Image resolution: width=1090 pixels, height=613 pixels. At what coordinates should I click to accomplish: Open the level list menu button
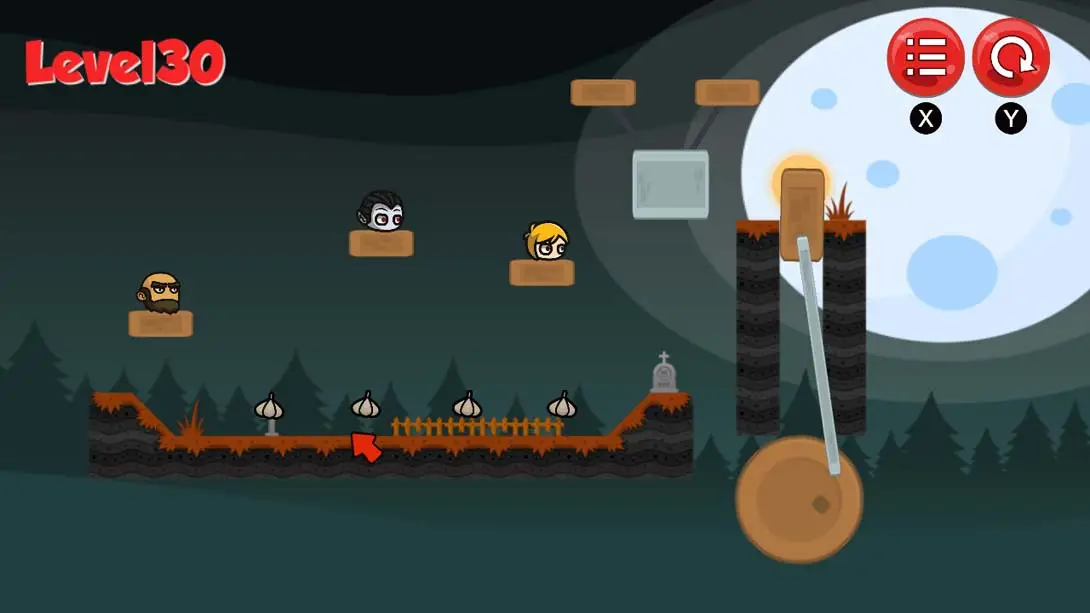coord(925,58)
